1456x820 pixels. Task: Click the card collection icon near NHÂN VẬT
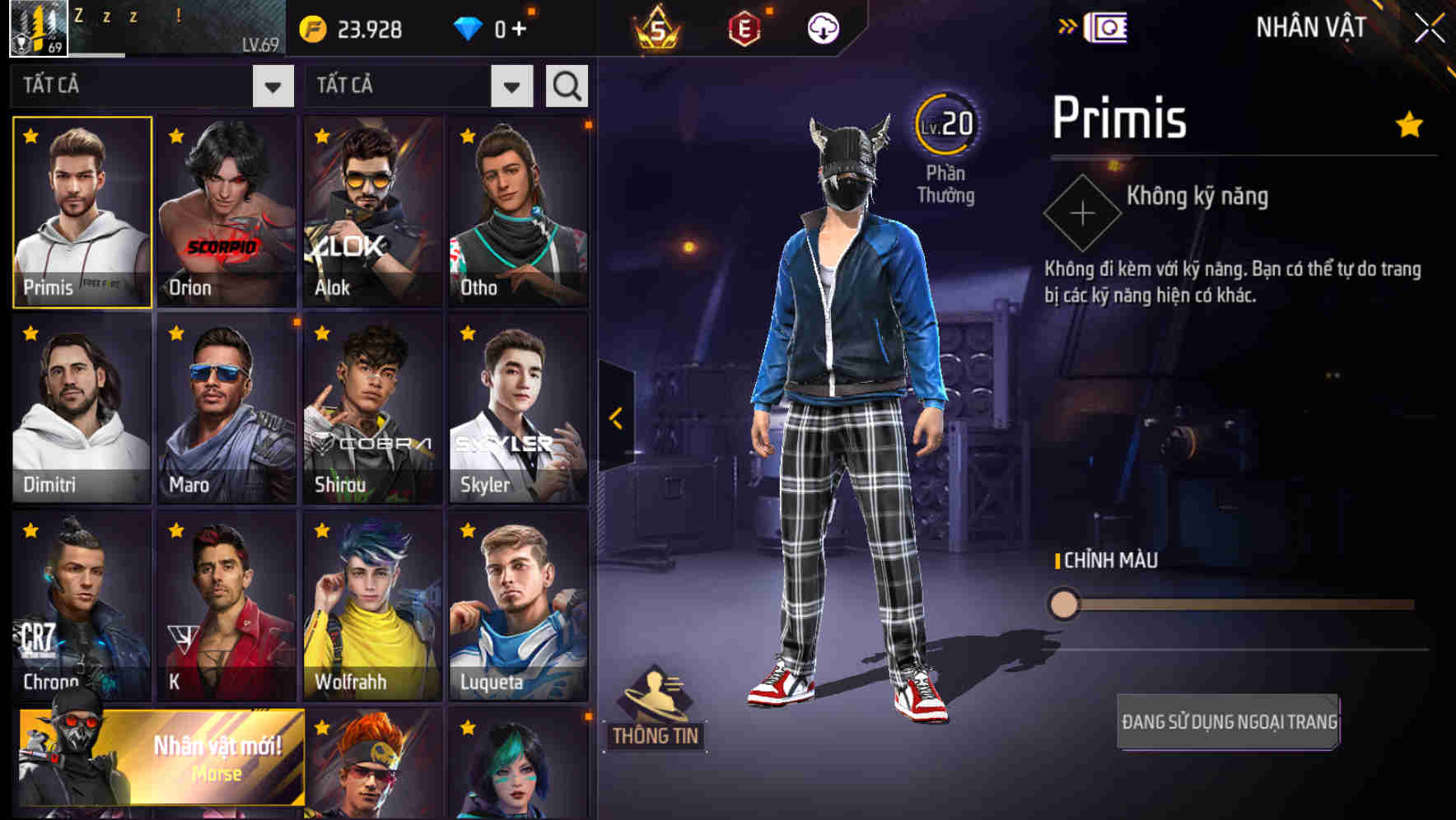pos(1106,26)
